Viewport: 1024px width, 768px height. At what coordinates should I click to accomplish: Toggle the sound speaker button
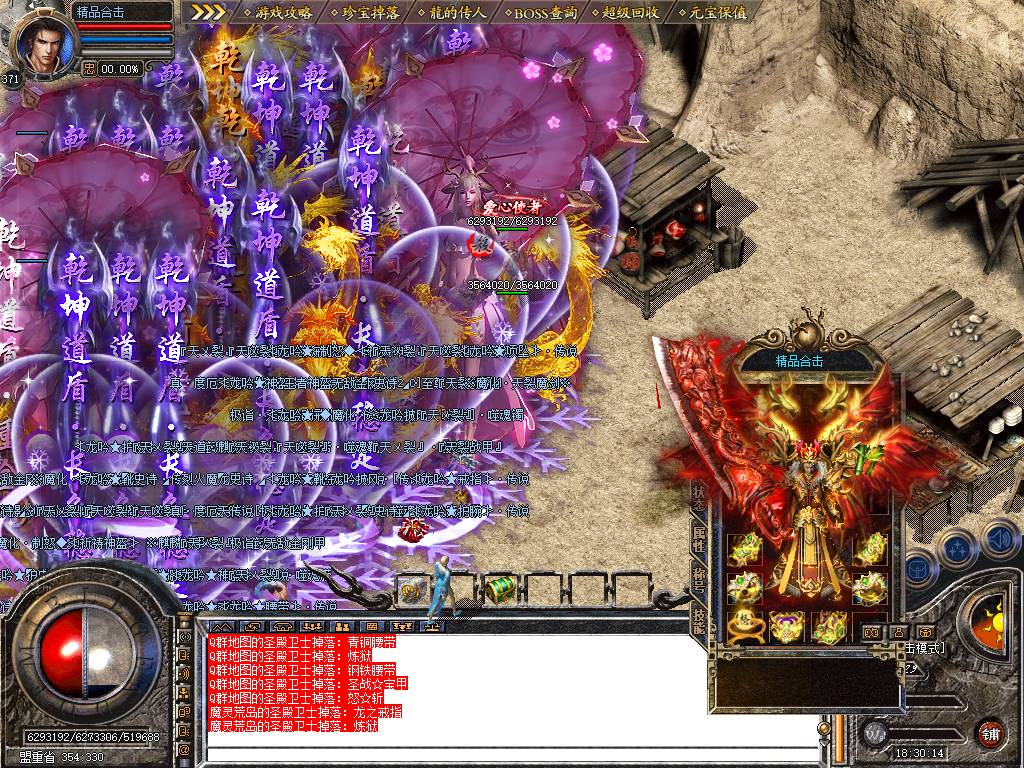(x=1000, y=540)
